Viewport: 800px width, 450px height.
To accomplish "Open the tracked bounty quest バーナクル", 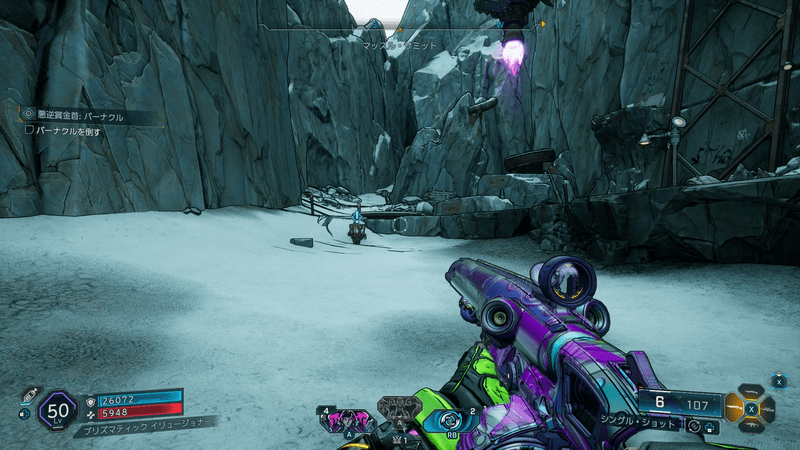I will (80, 116).
